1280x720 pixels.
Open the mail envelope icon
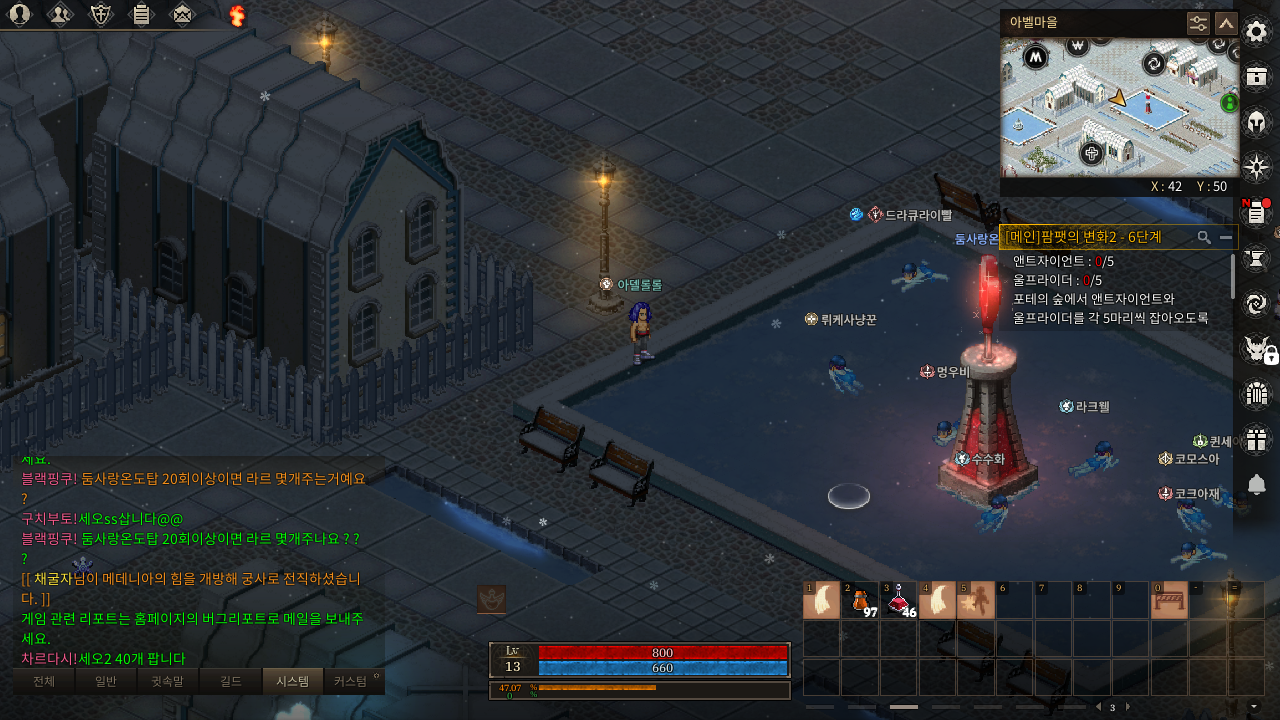[x=181, y=14]
